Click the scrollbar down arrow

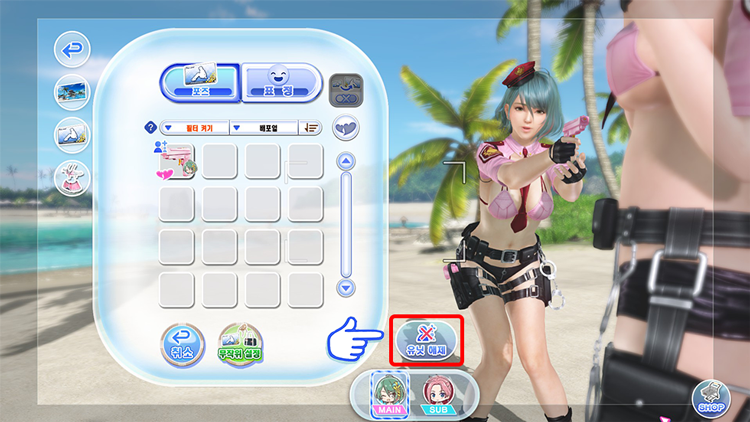[x=346, y=287]
